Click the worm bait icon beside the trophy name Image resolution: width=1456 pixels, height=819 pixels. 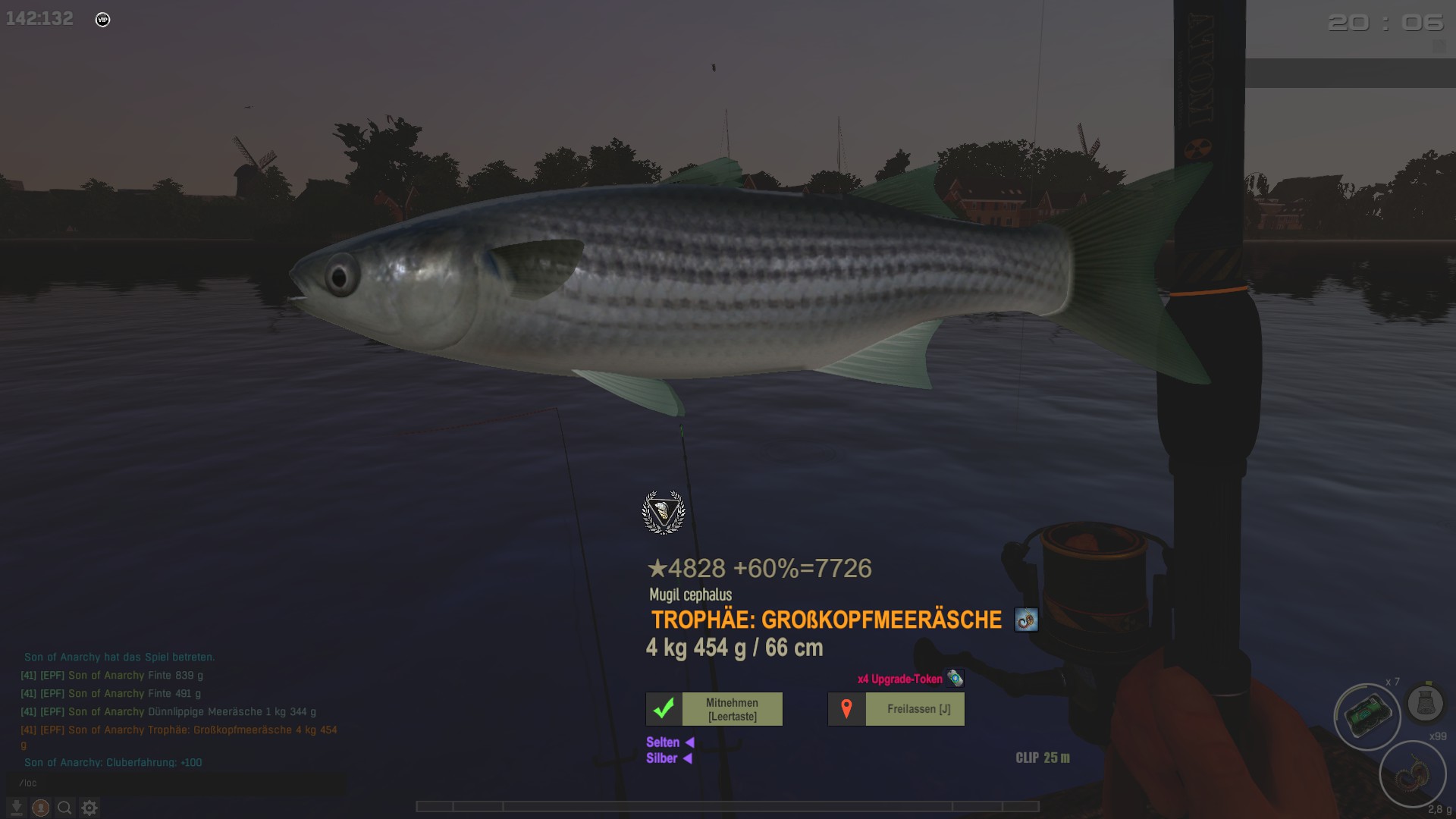pyautogui.click(x=1026, y=620)
